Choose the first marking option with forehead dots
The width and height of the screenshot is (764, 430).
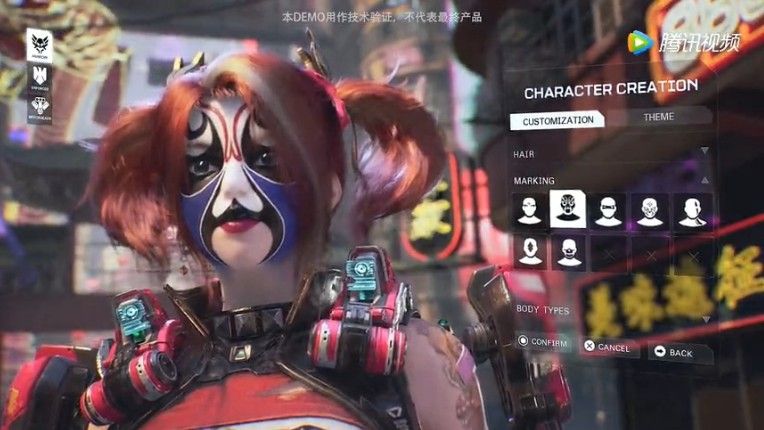tap(530, 210)
